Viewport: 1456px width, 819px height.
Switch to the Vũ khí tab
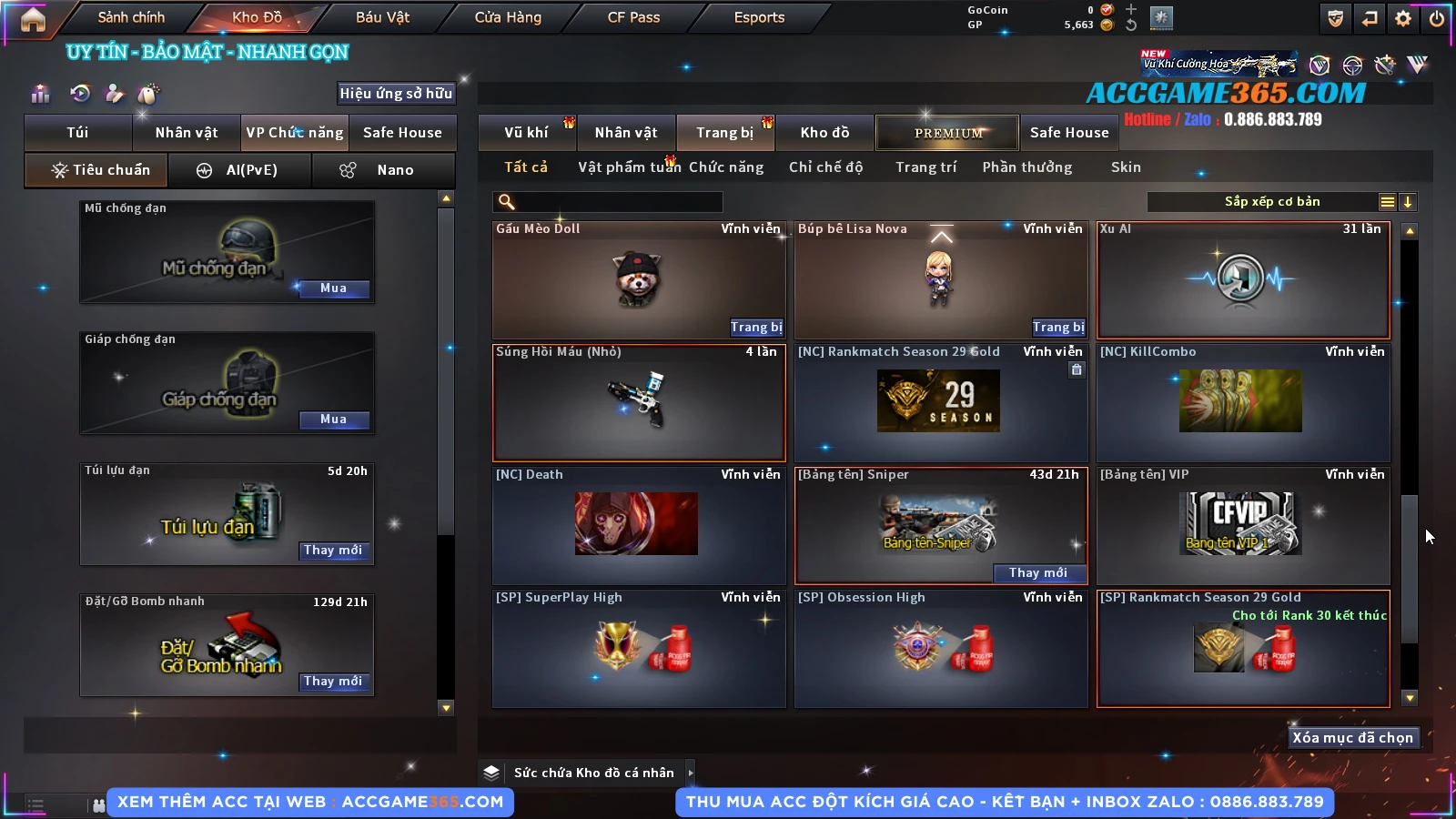pos(526,133)
